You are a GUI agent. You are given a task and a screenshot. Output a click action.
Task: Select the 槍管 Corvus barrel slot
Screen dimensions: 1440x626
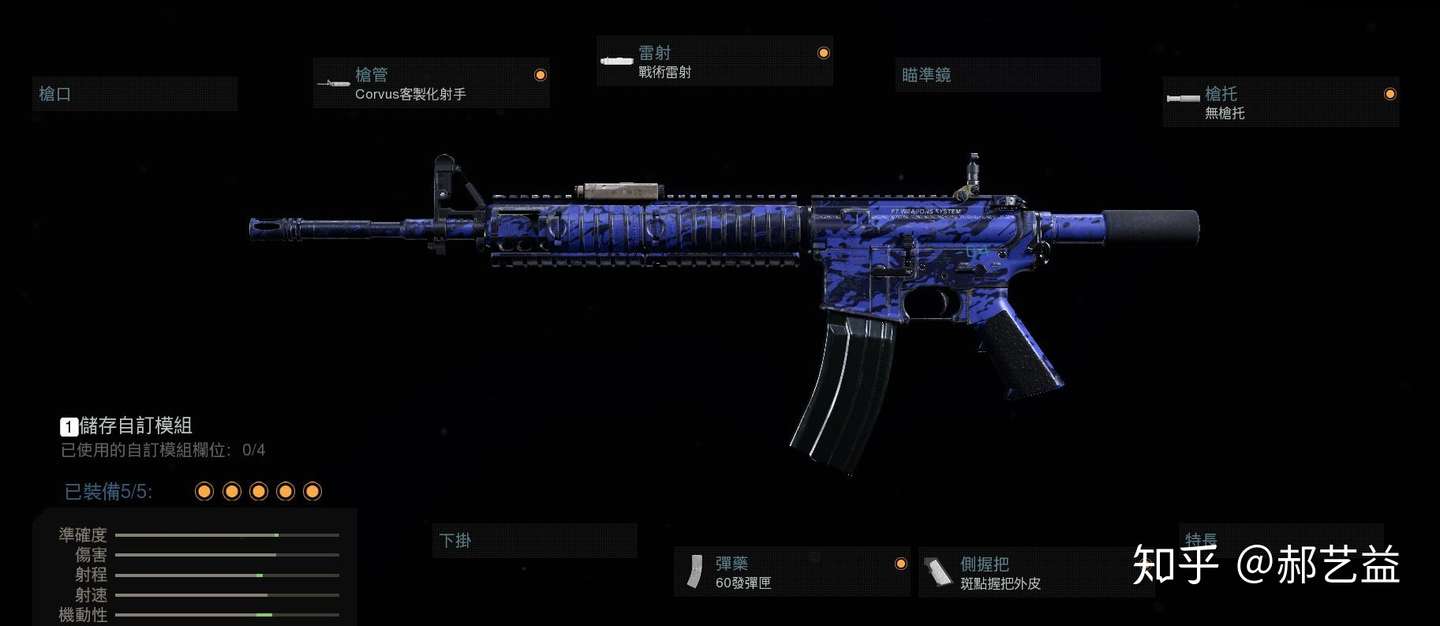(x=431, y=84)
